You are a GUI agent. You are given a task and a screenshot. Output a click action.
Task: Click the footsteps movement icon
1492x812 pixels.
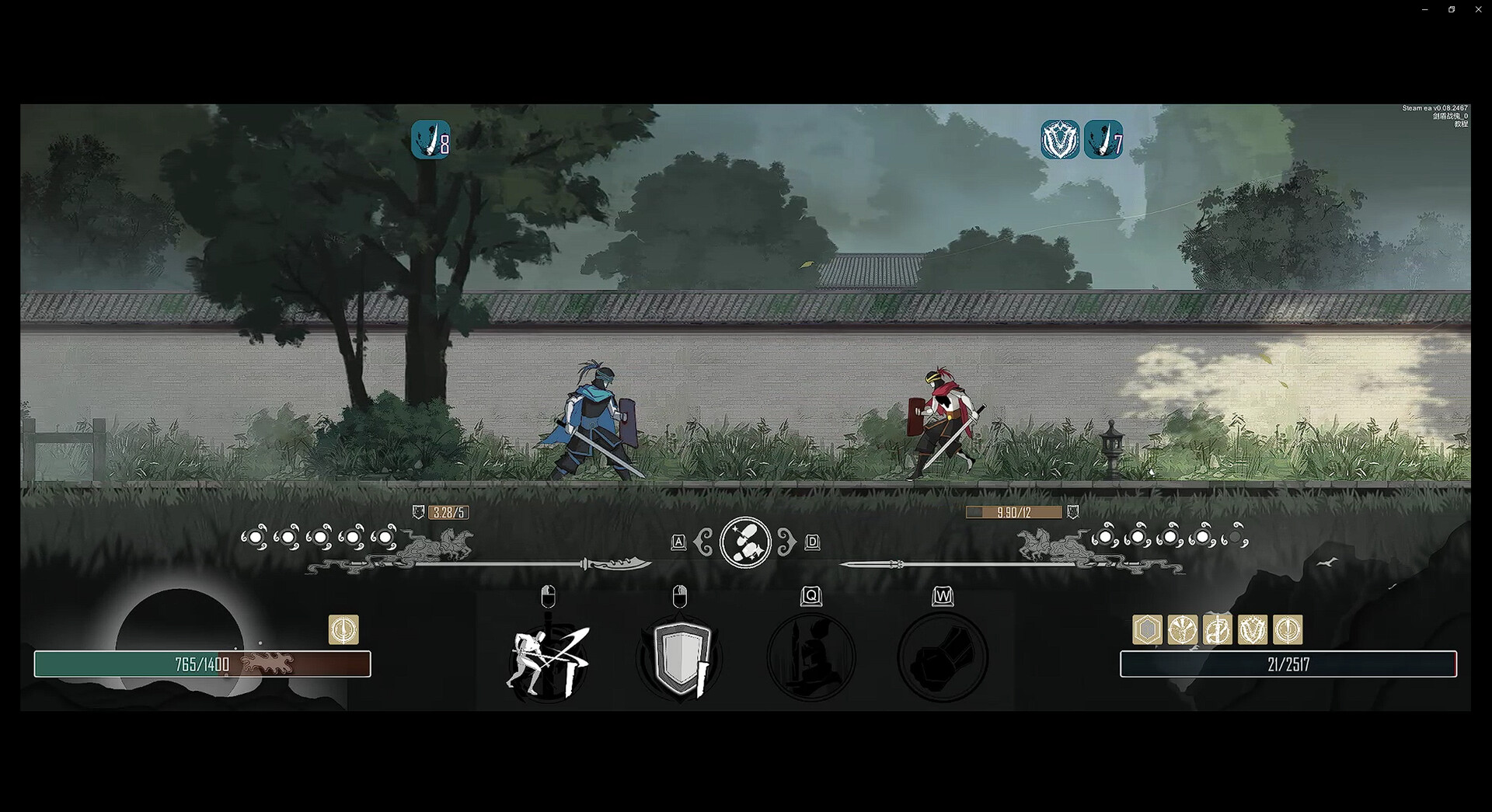[x=745, y=542]
